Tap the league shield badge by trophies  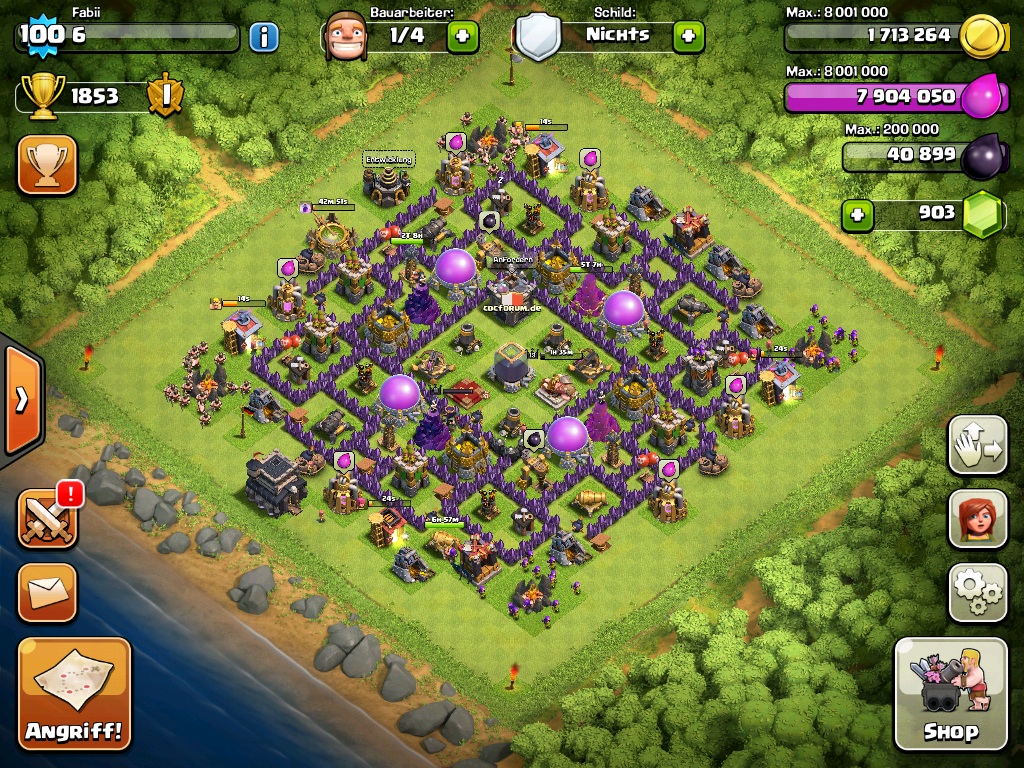tap(164, 96)
